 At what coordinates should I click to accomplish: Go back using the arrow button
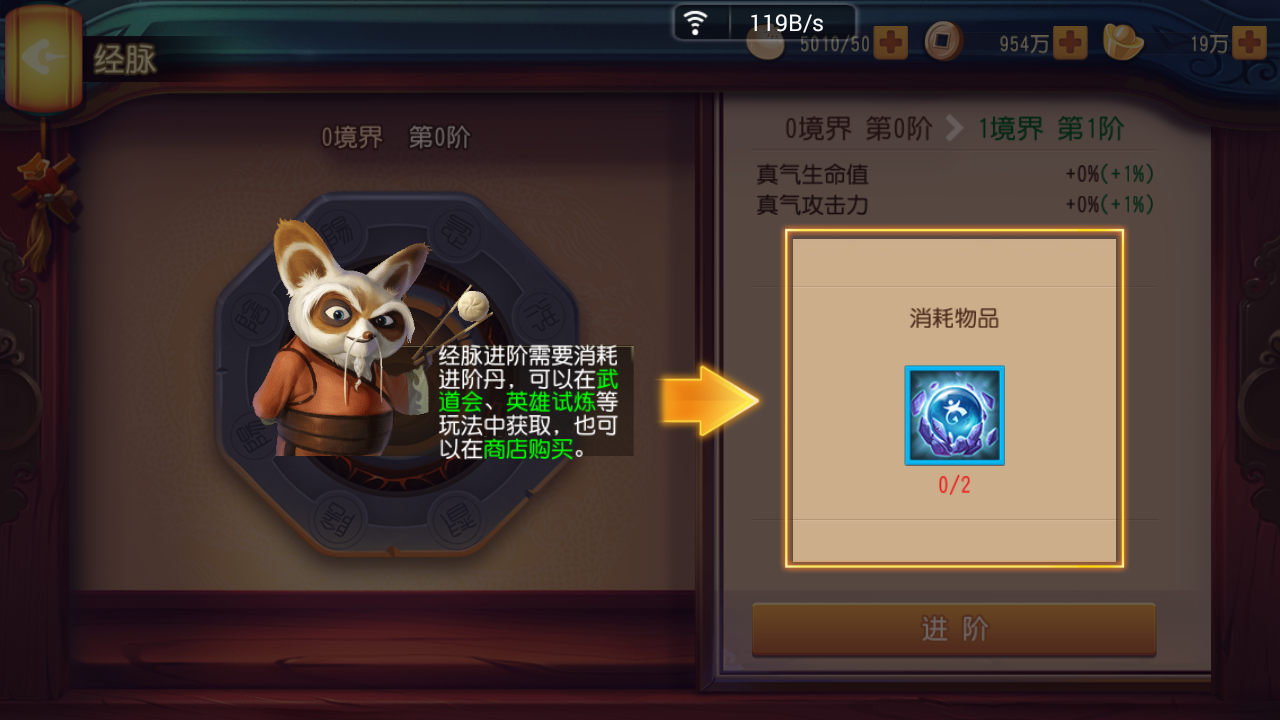pos(42,57)
